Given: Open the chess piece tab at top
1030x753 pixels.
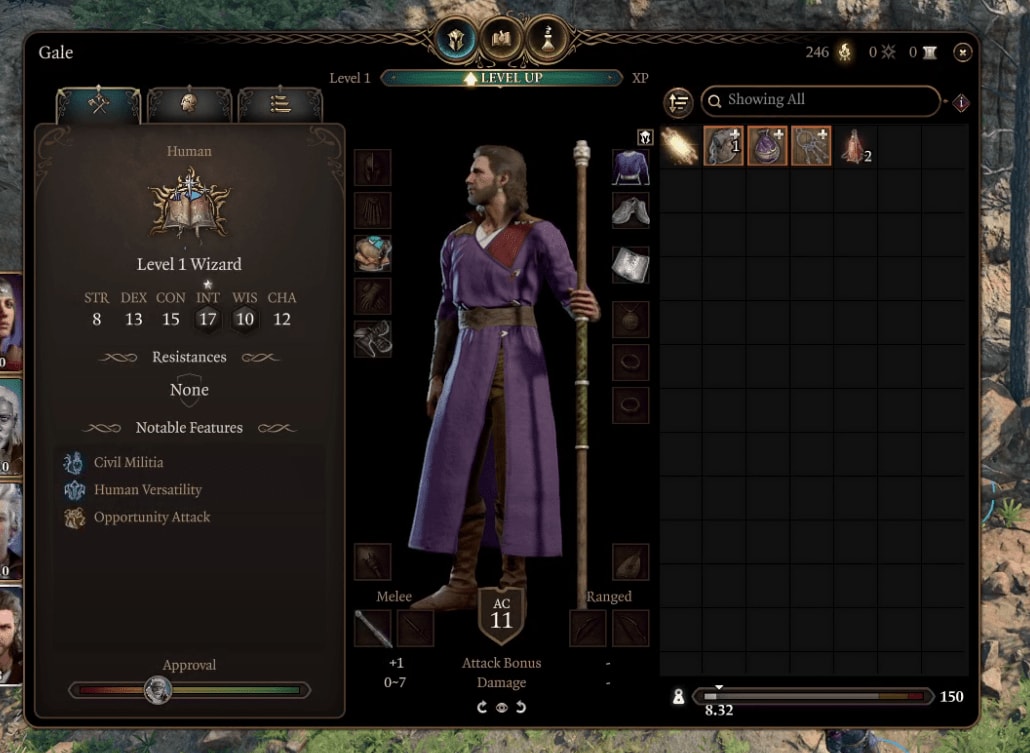Looking at the screenshot, I should [547, 40].
